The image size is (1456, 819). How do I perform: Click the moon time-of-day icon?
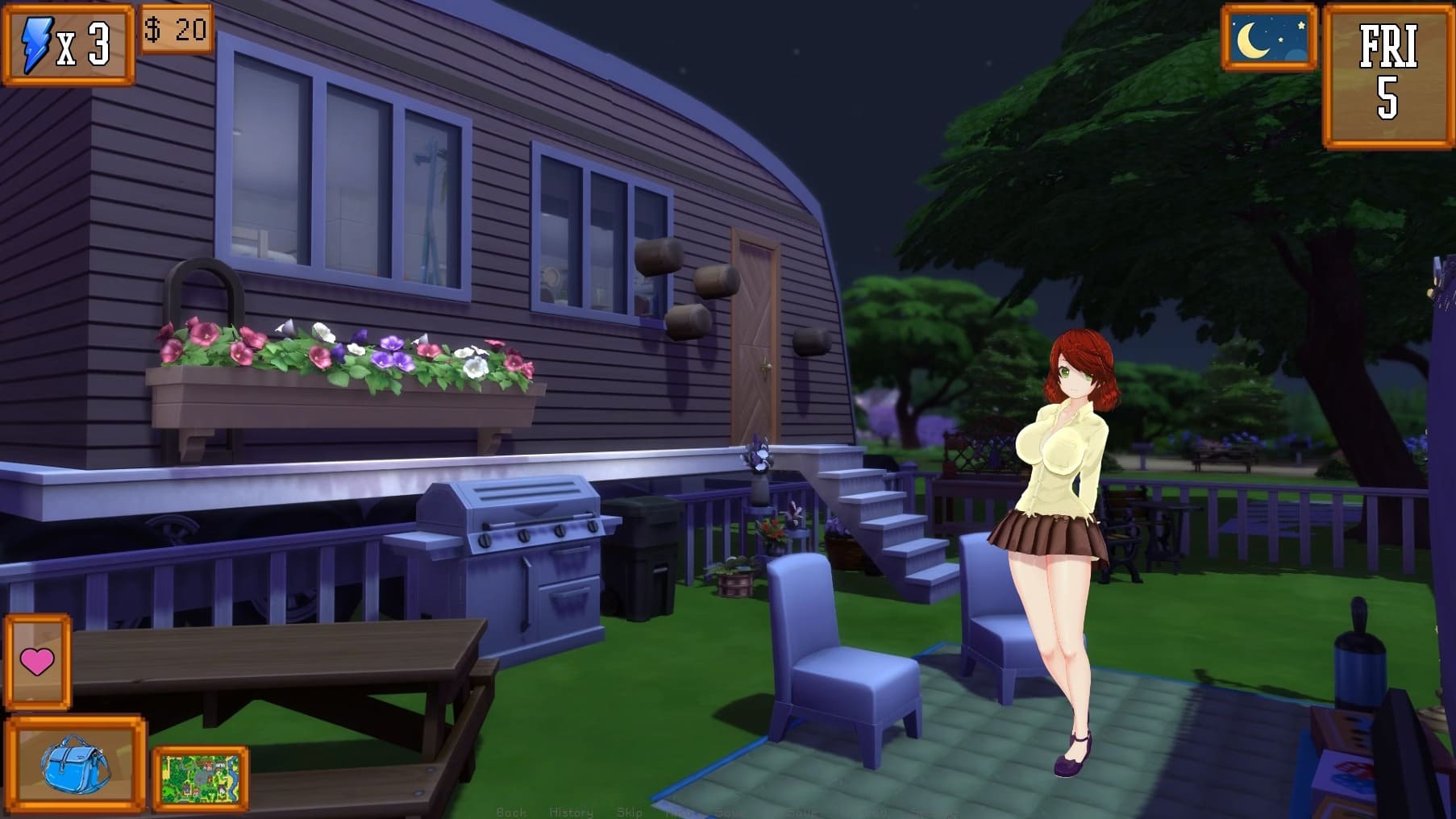(1268, 38)
